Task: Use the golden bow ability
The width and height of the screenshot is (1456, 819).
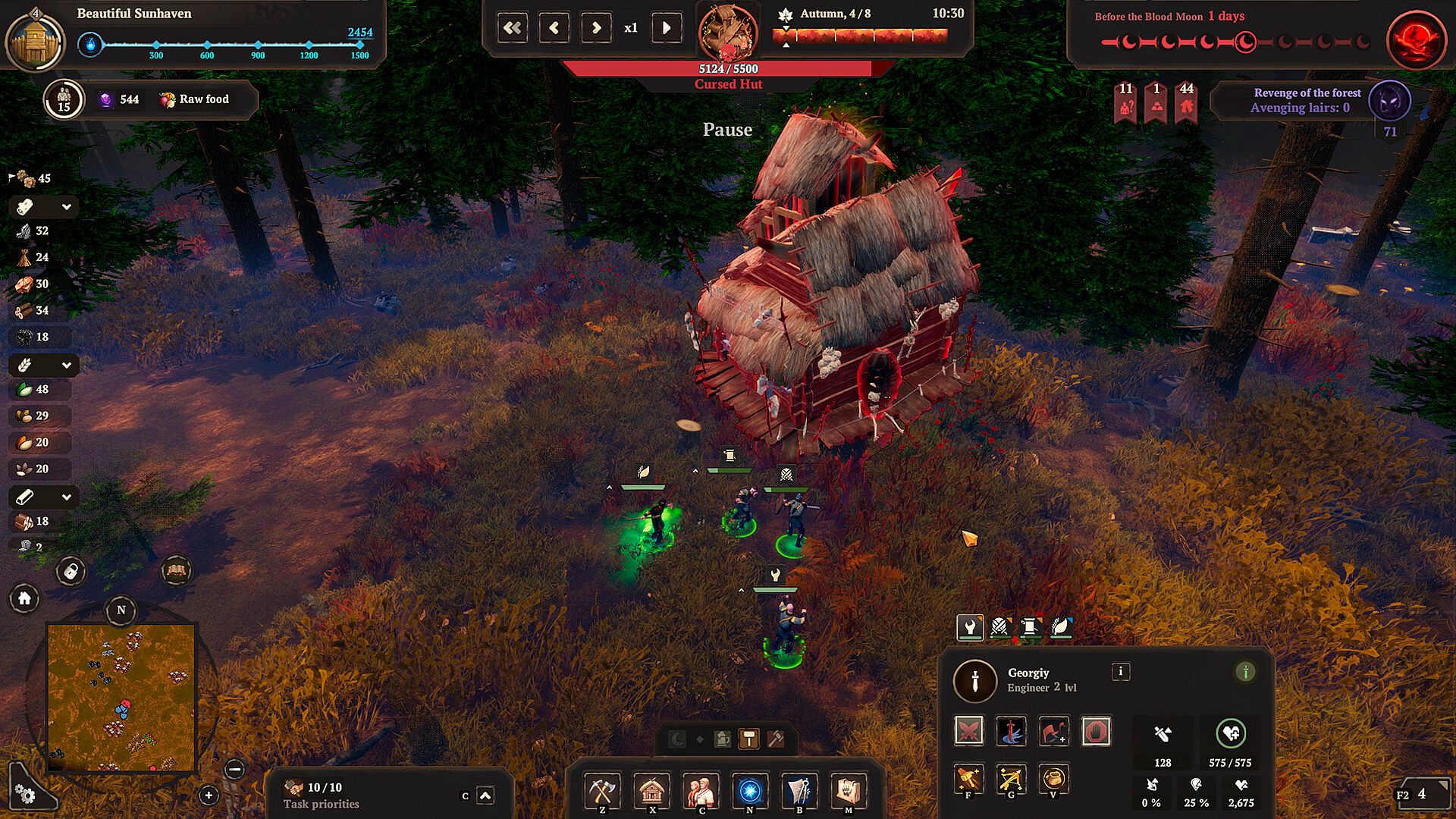Action: tap(1011, 779)
